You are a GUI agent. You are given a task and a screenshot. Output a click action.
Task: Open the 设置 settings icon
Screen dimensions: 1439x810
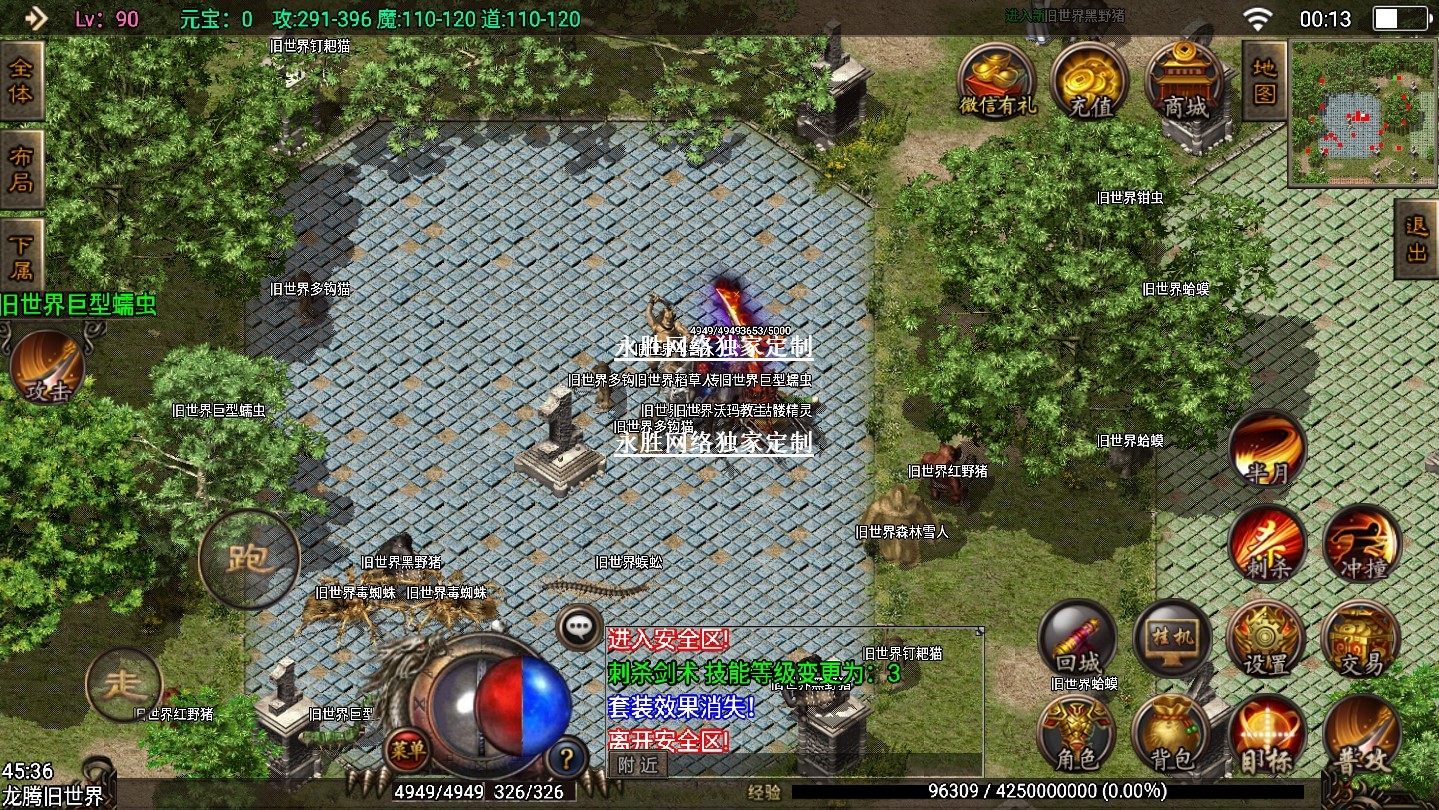click(x=1265, y=639)
